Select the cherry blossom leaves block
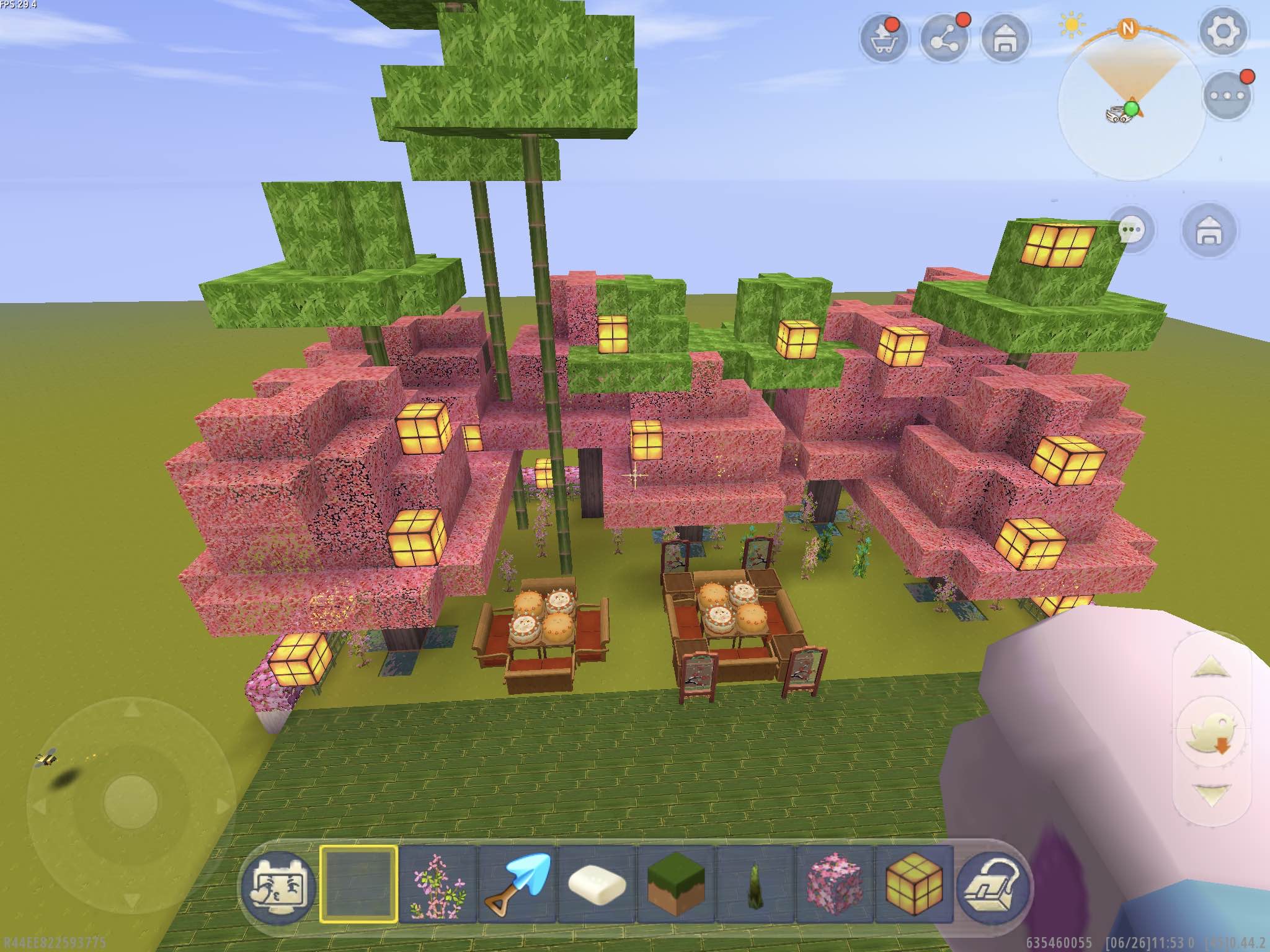The width and height of the screenshot is (1270, 952). pos(835,884)
